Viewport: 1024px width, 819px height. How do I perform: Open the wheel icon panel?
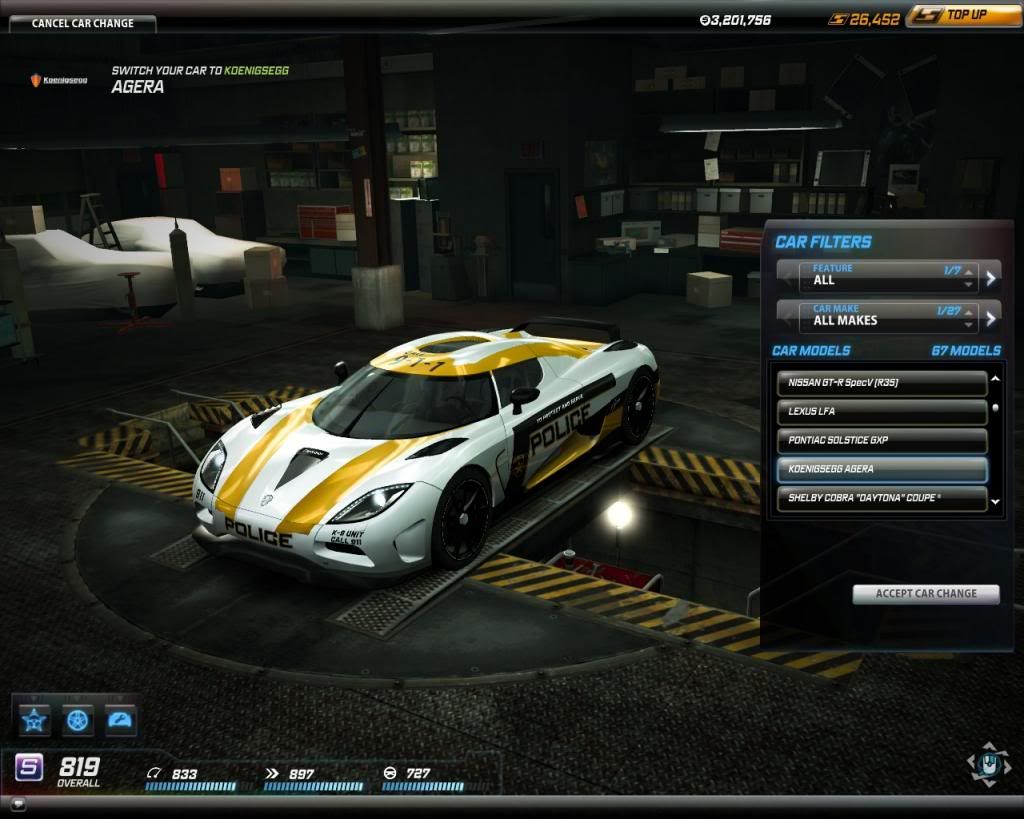pyautogui.click(x=78, y=719)
